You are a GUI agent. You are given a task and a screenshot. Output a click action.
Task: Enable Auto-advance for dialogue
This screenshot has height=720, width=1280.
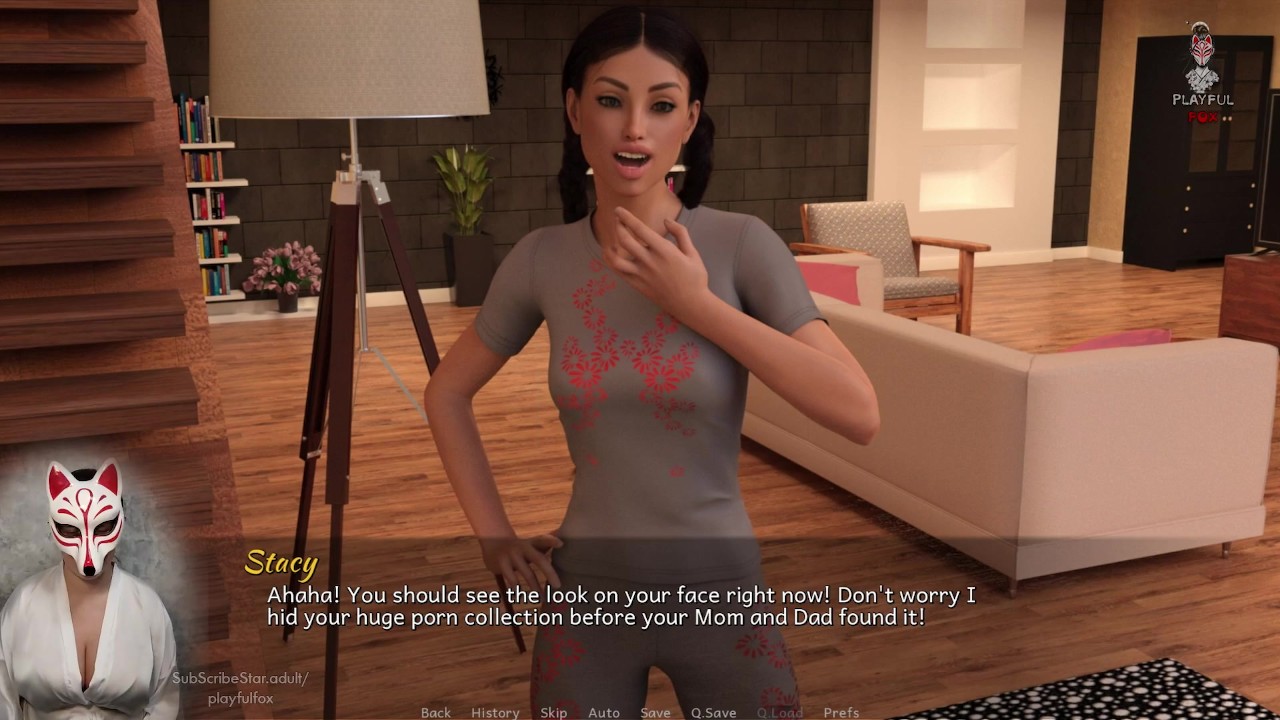click(604, 712)
